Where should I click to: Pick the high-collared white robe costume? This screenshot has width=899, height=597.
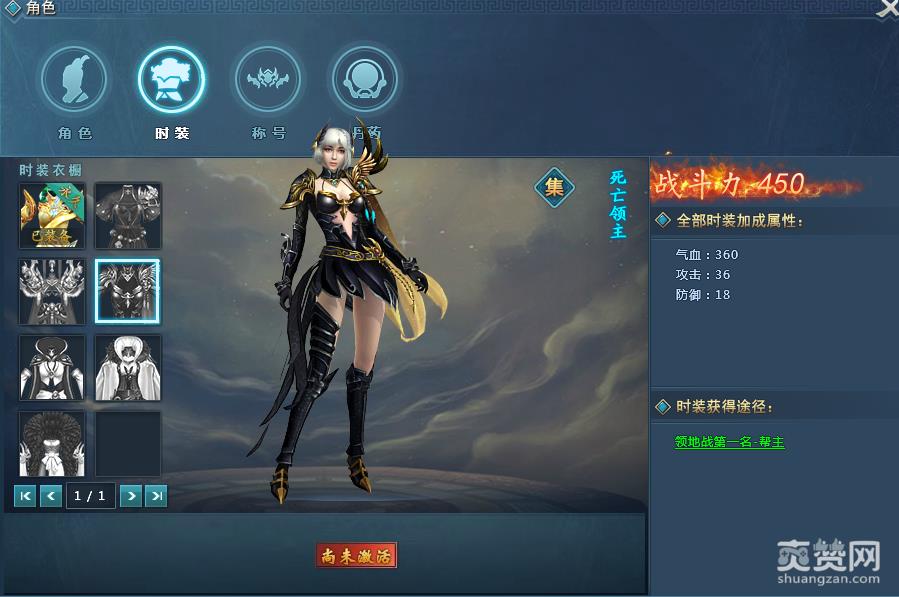tap(128, 367)
